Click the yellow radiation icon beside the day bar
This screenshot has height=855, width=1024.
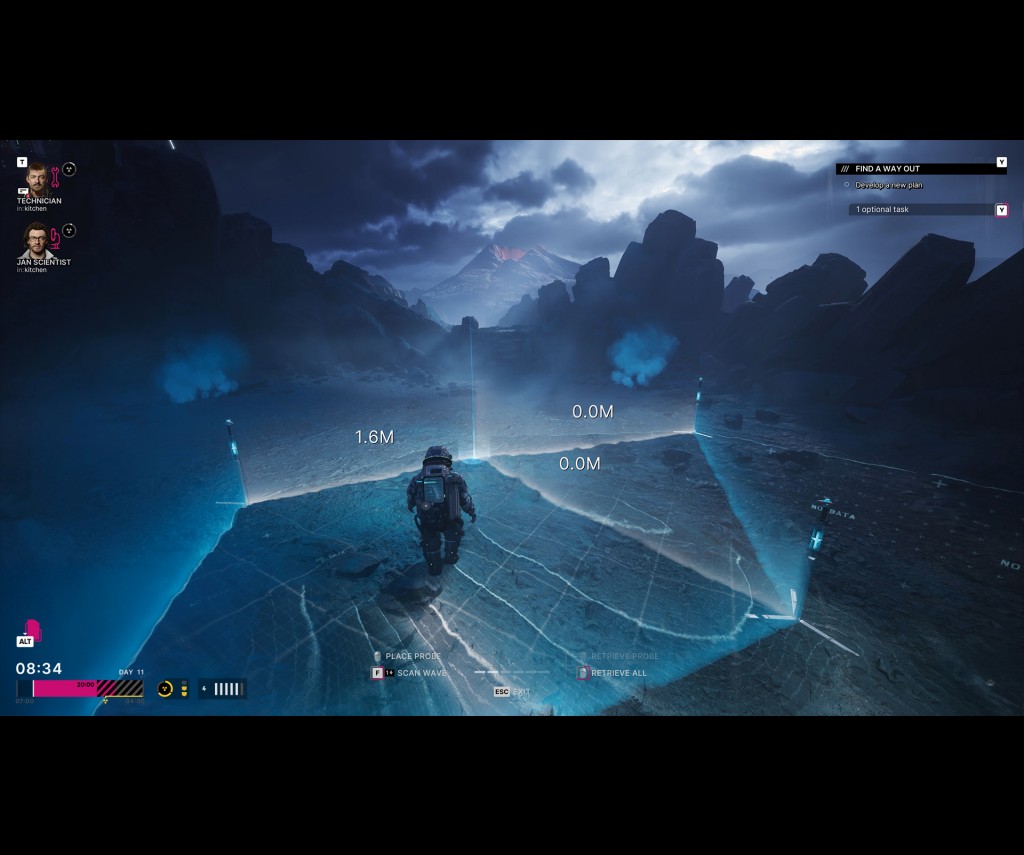point(165,689)
